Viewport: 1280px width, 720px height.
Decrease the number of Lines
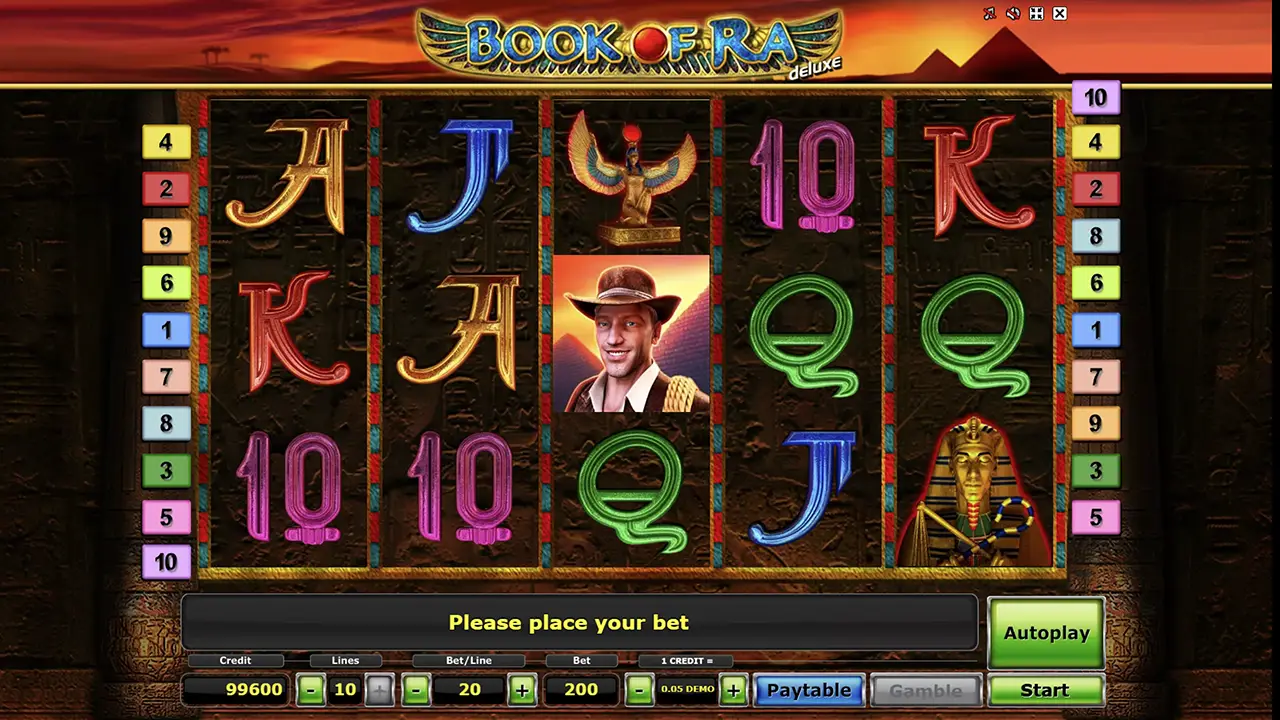pyautogui.click(x=311, y=690)
